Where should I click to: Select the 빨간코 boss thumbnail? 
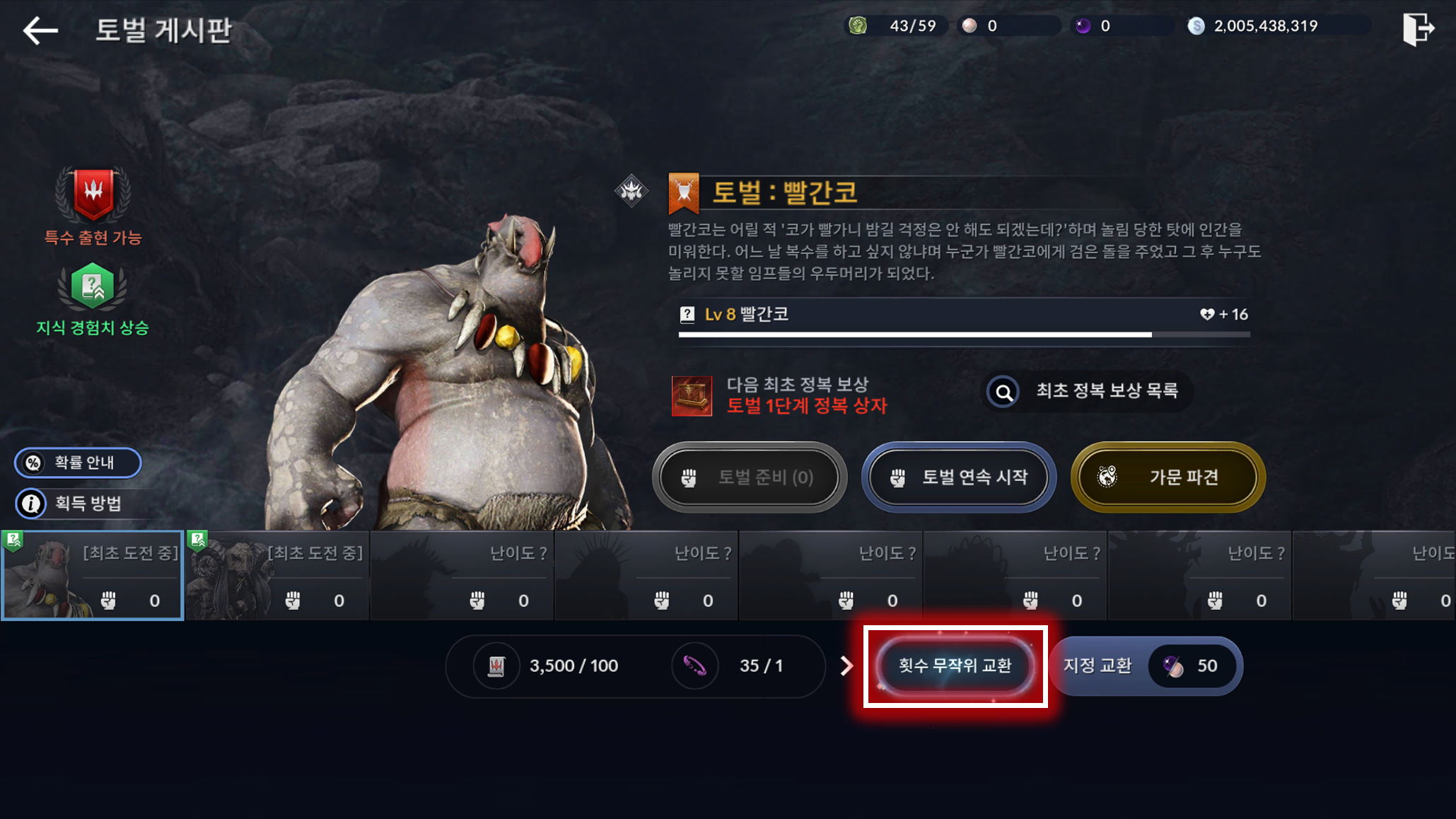[93, 576]
